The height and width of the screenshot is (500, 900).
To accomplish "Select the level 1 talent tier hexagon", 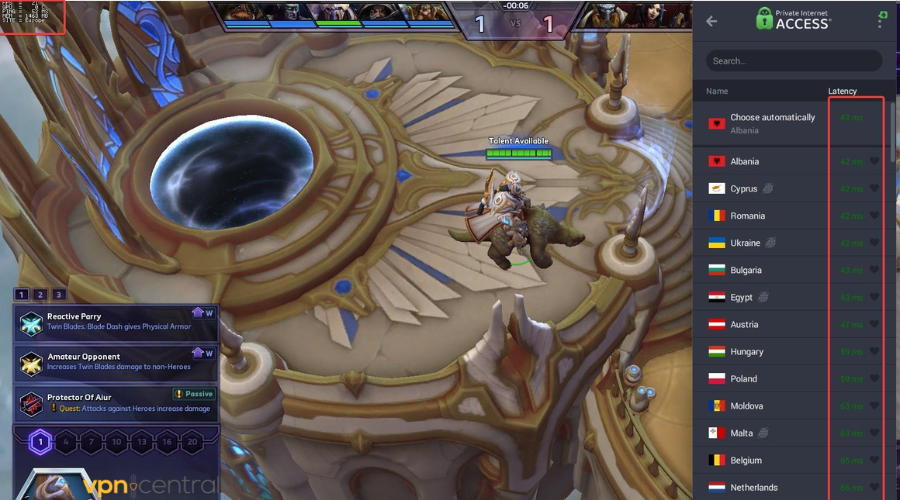I will click(40, 441).
